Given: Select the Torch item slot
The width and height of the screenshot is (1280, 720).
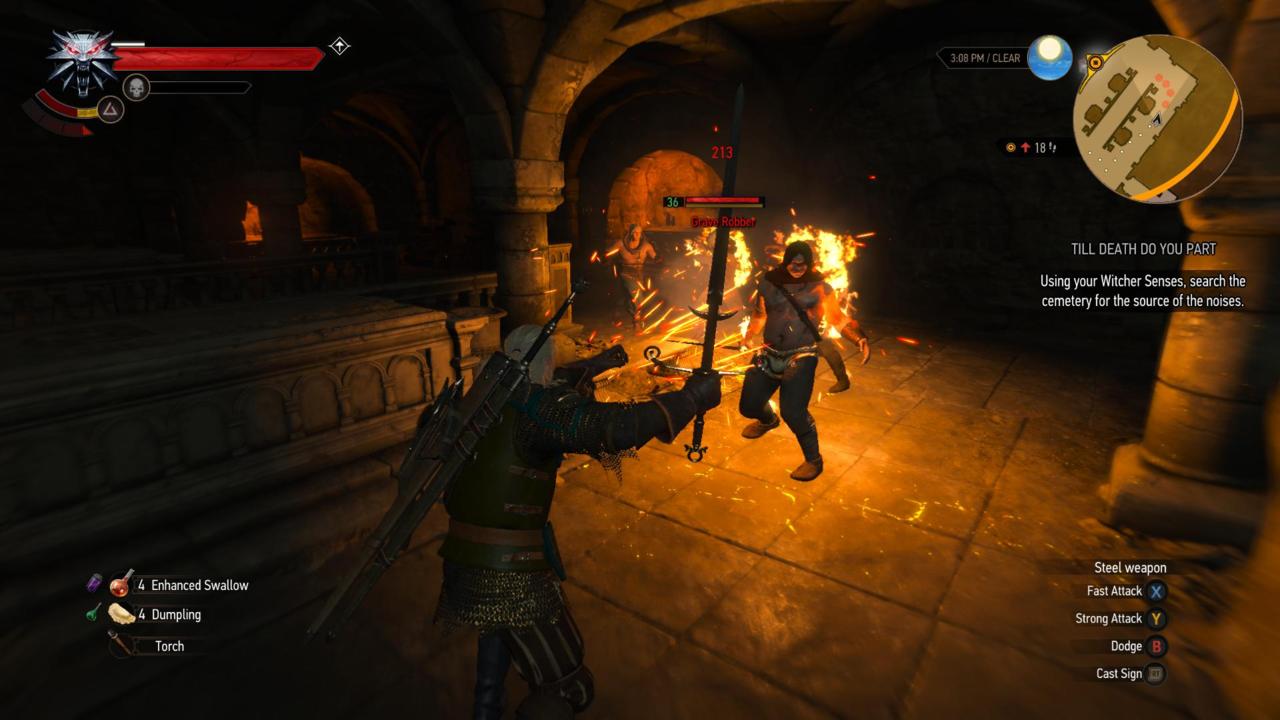Looking at the screenshot, I should pyautogui.click(x=122, y=645).
